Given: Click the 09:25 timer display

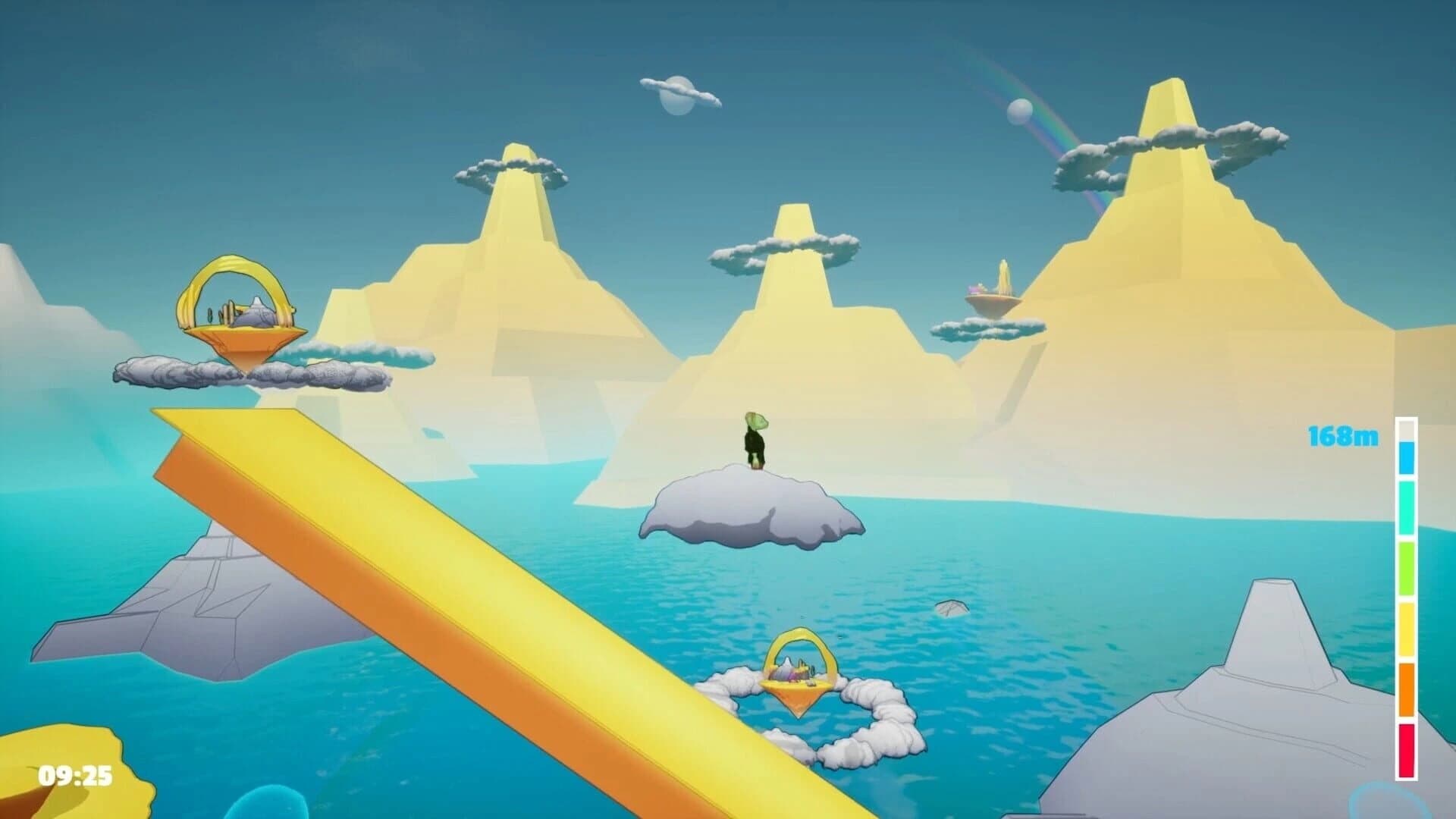Looking at the screenshot, I should click(74, 777).
